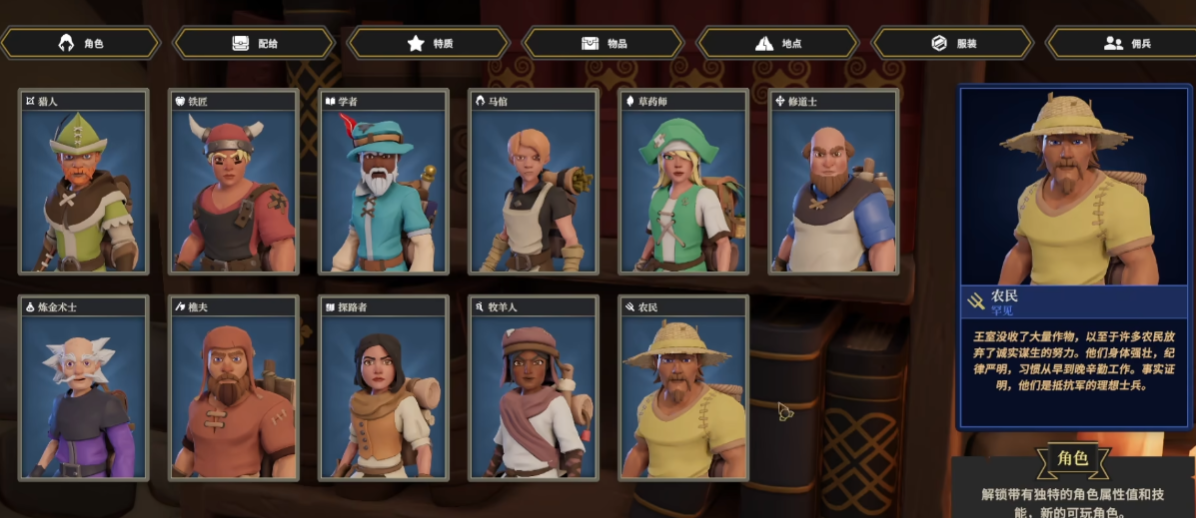Choose the 草药师 character card

pos(684,182)
